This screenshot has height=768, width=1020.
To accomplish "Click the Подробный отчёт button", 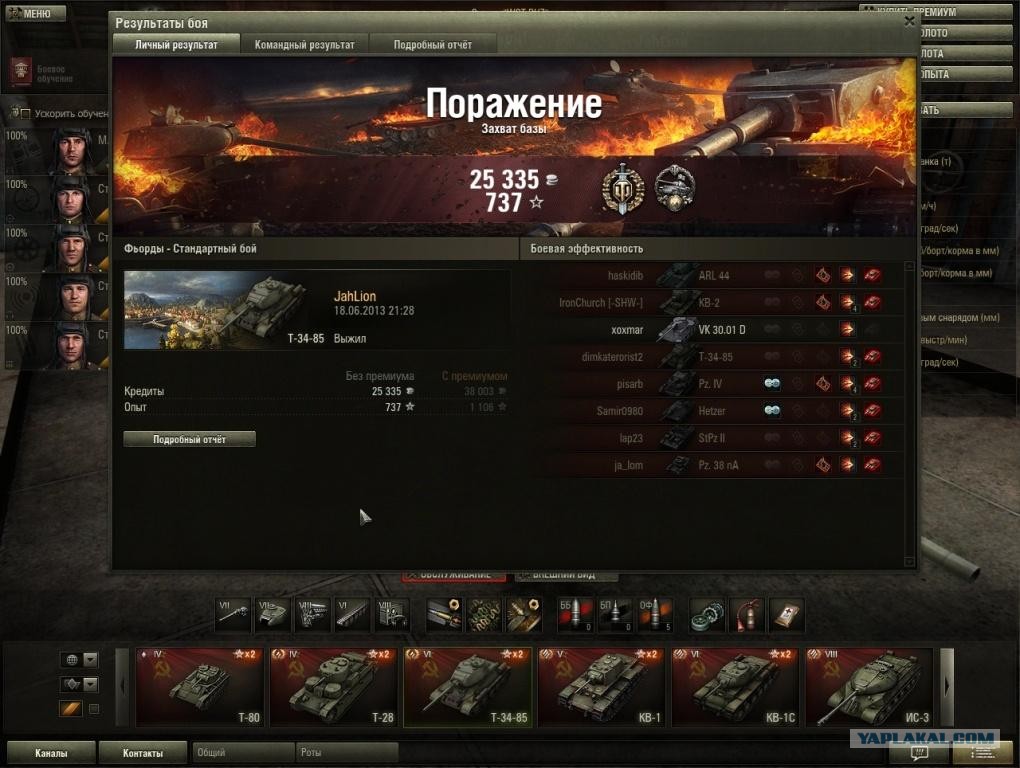I will (x=189, y=439).
